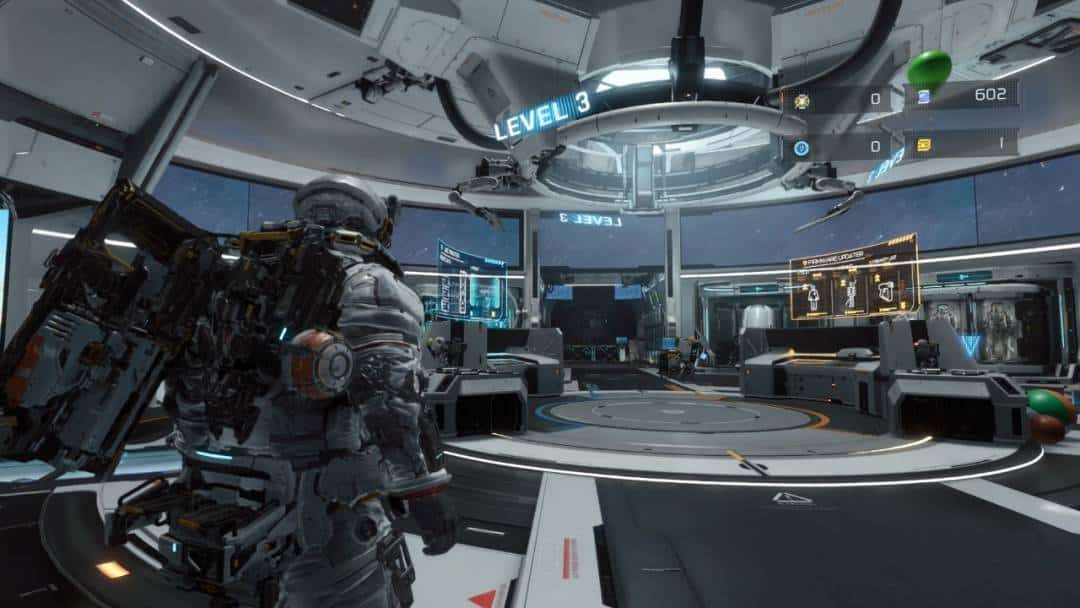Select the yellow chip resource icon
1080x608 pixels.
923,145
